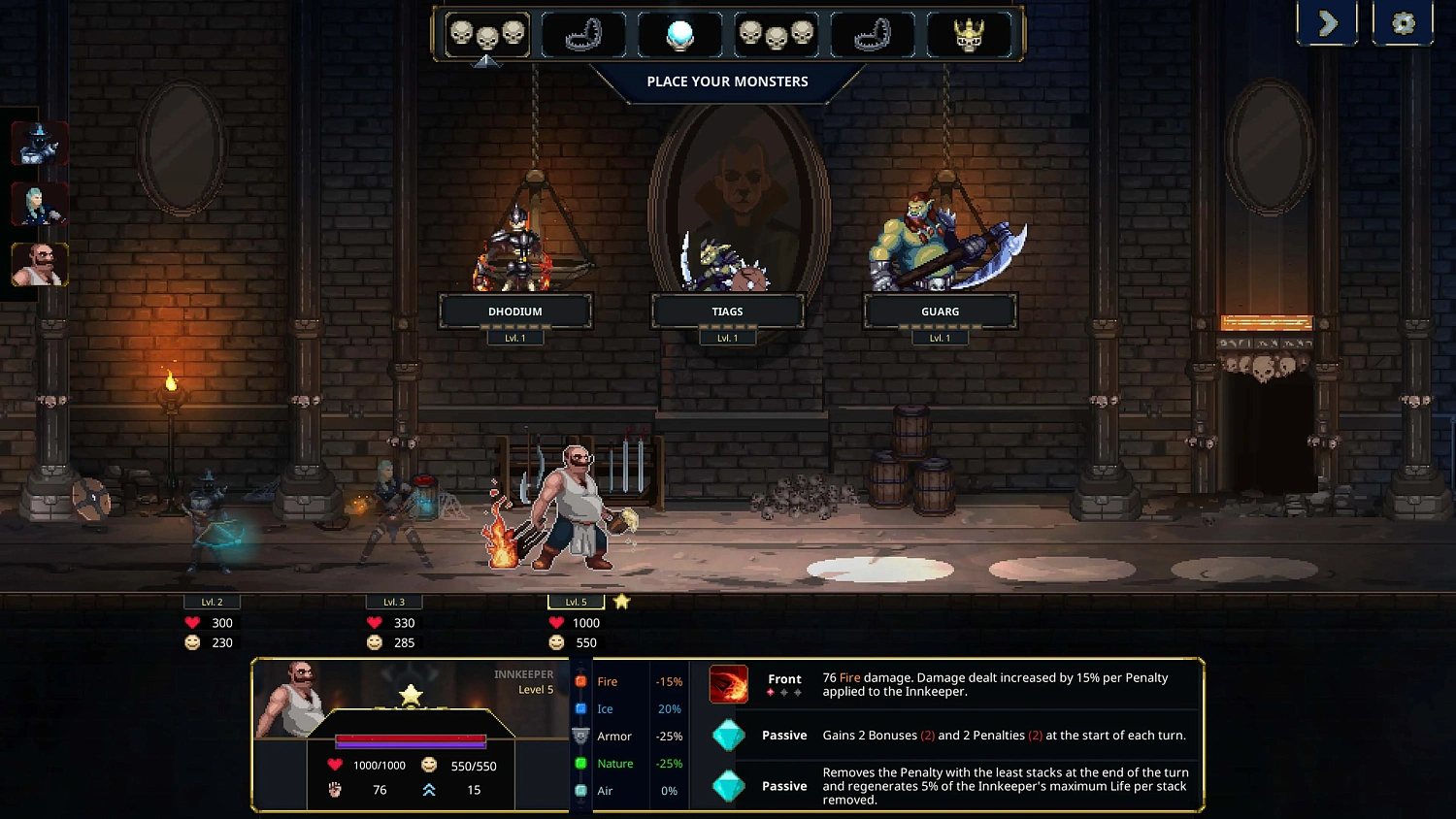The width and height of the screenshot is (1456, 819).
Task: Select the triple-skull wave icon on the battle timeline
Action: click(487, 34)
